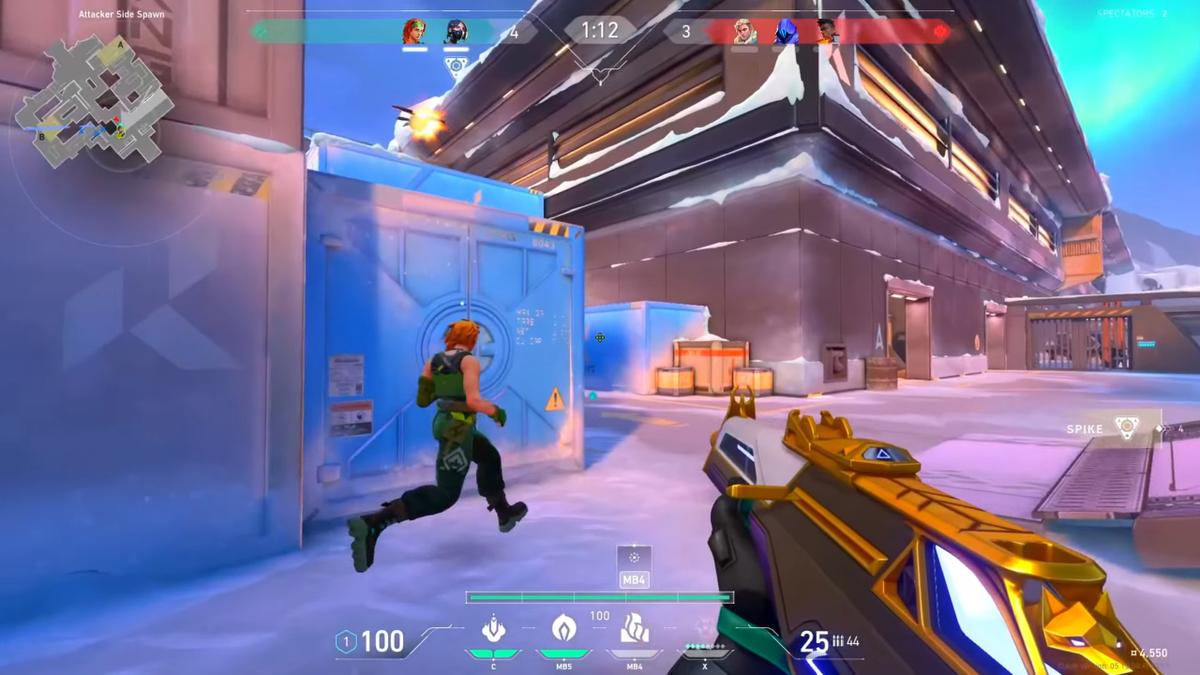This screenshot has width=1200, height=675.
Task: Select the red-haired teammate portrait
Action: tap(415, 32)
